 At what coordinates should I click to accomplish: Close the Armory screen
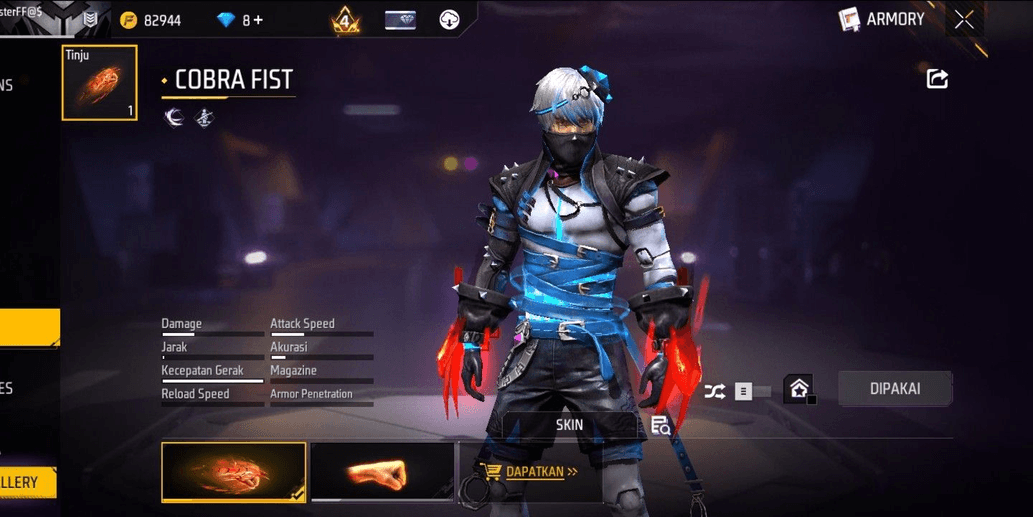(964, 20)
